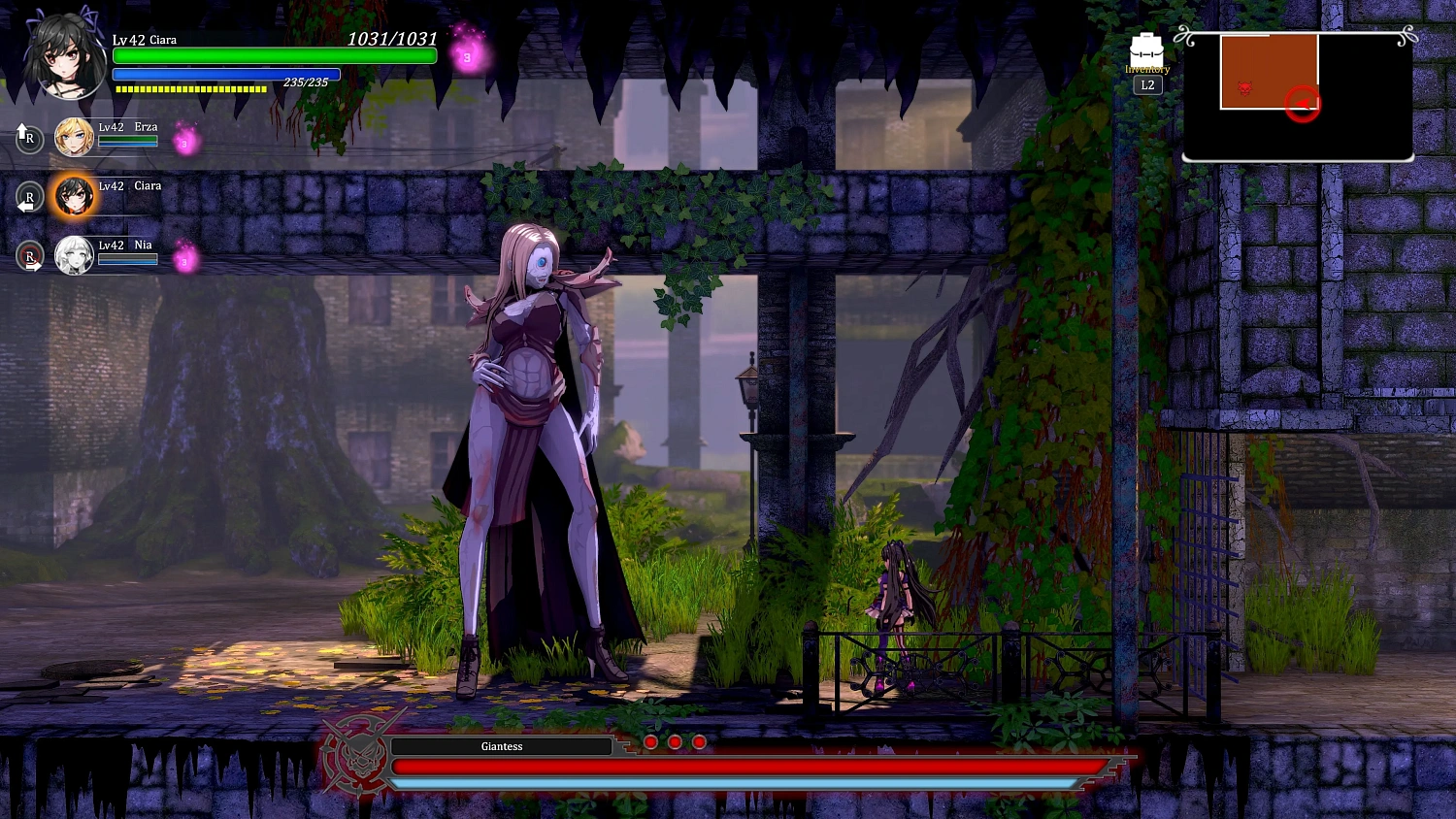Click the left-arrow R icon beside Ciara
This screenshot has width=1456, height=819.
click(x=29, y=198)
